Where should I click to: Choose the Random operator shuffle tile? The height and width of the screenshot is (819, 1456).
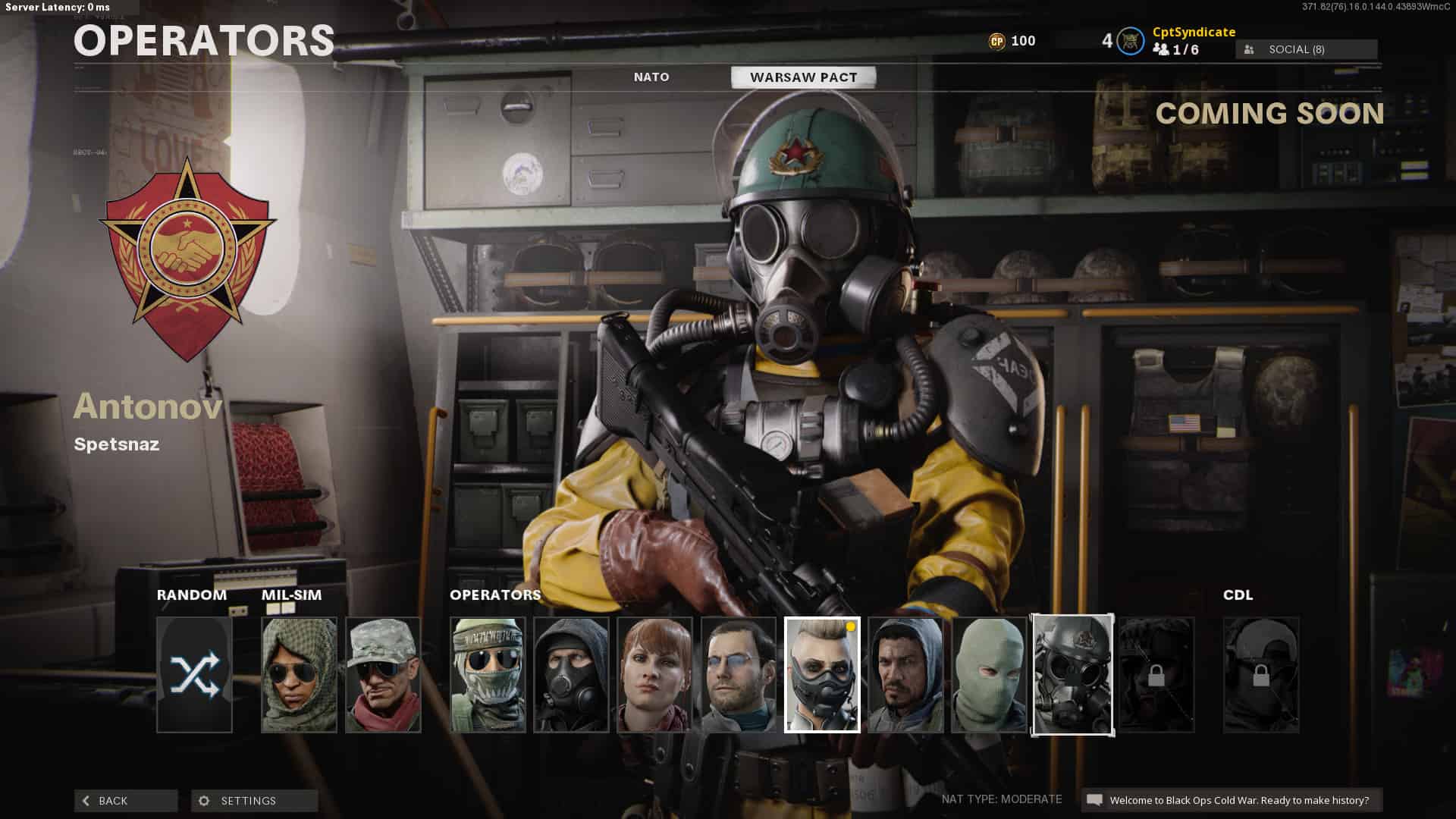click(194, 675)
